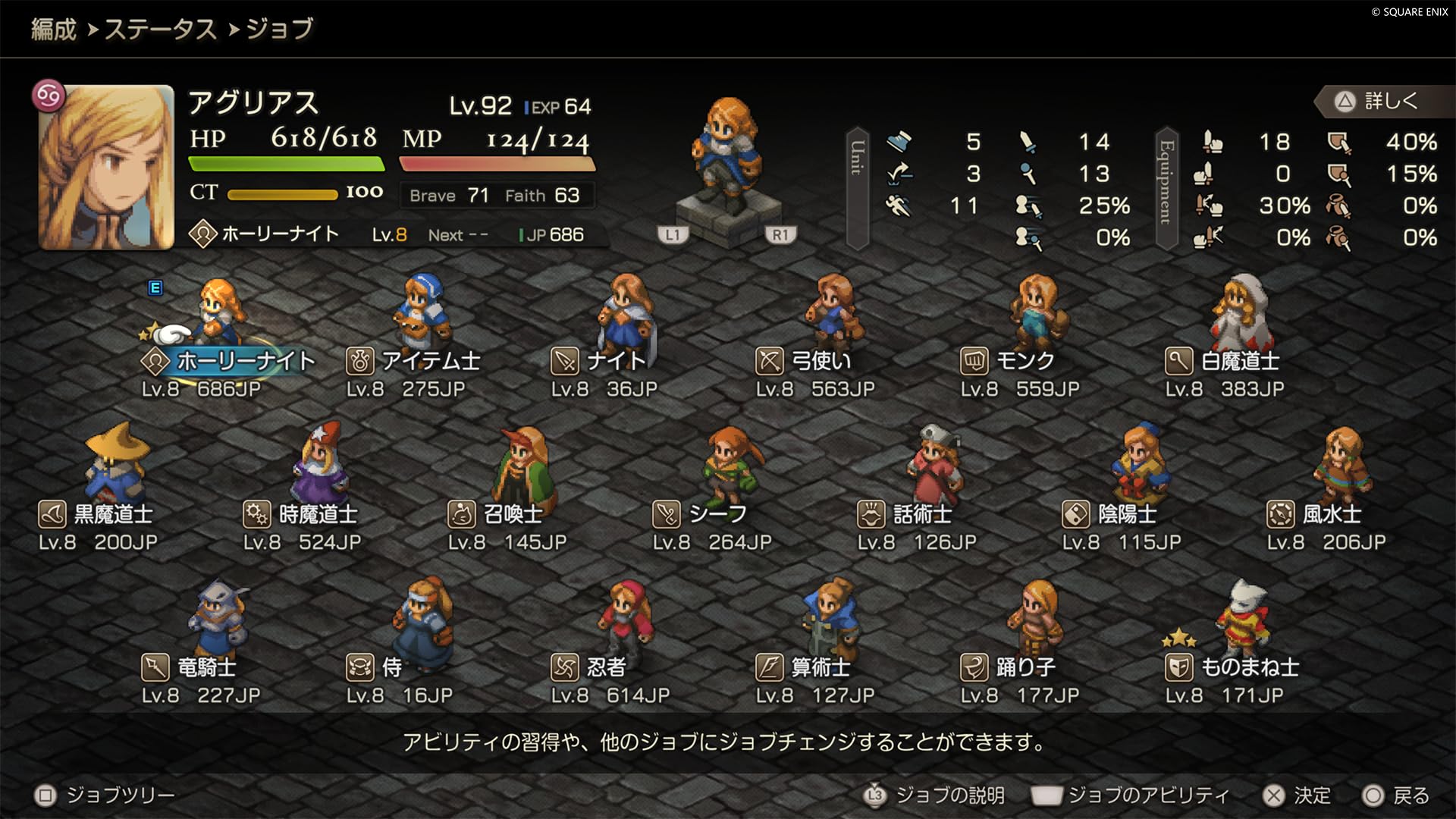This screenshot has width=1456, height=819.
Task: Open the 編成 breadcrumb menu item
Action: coord(52,30)
